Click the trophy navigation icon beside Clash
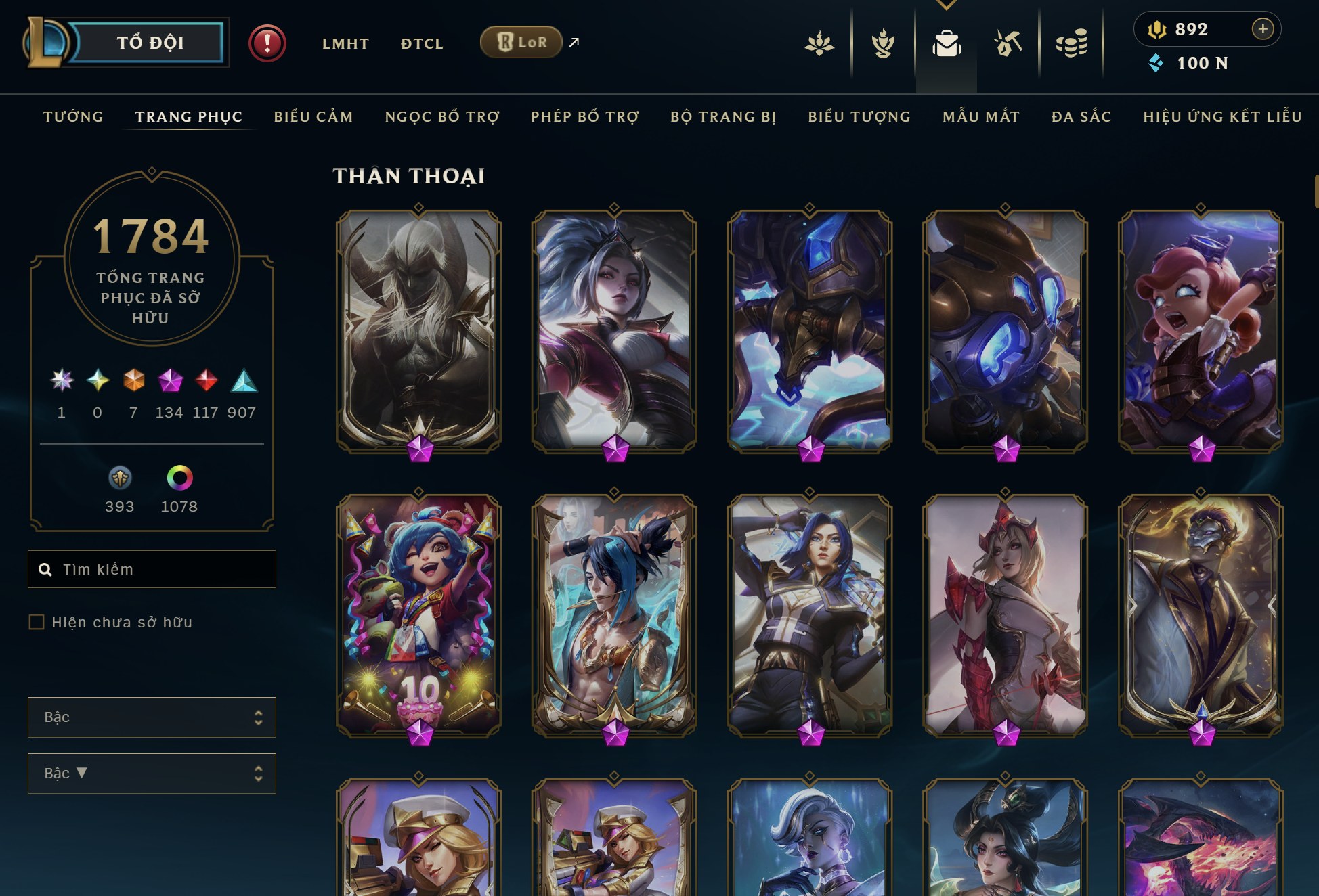Viewport: 1319px width, 896px height. (884, 45)
